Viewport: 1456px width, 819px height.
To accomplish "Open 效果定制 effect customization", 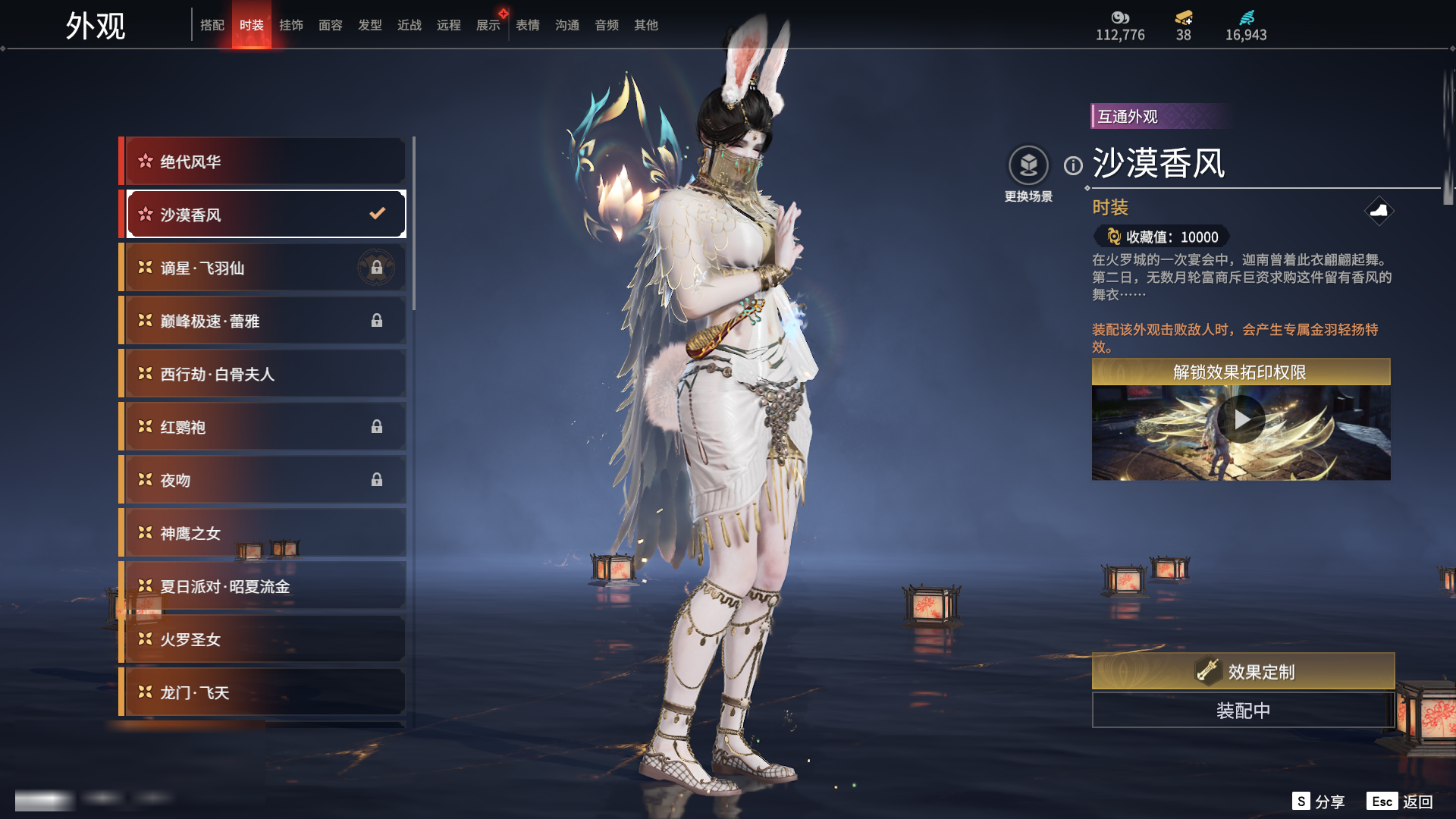I will pyautogui.click(x=1242, y=671).
